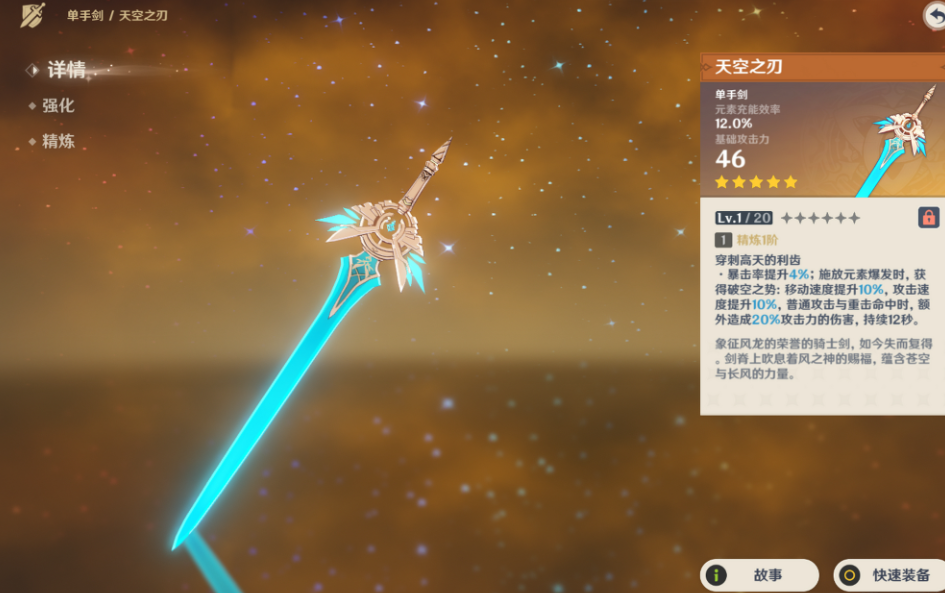Click the back arrow button
Image resolution: width=945 pixels, height=593 pixels.
click(x=935, y=13)
